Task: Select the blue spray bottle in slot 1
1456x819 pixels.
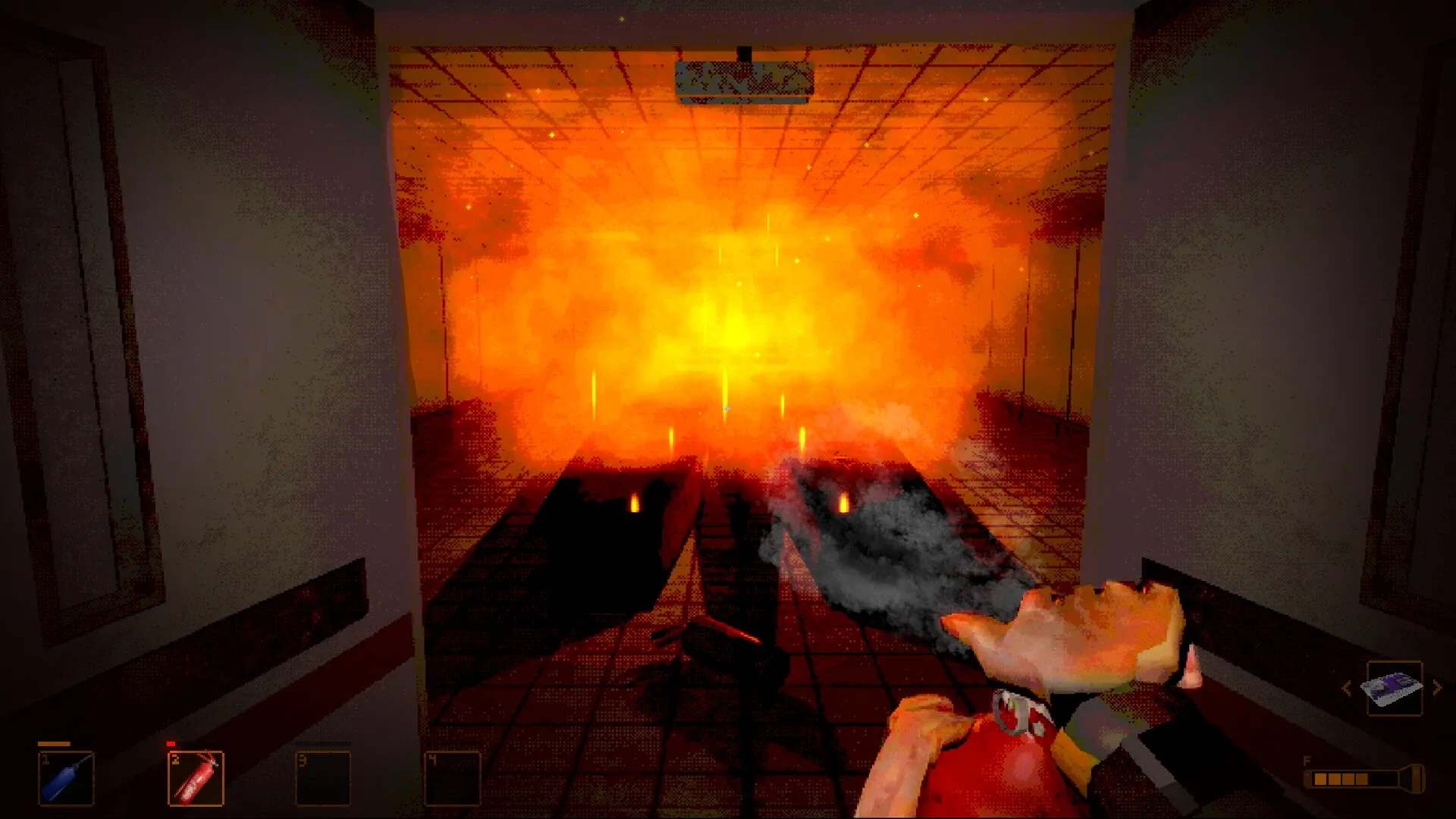Action: click(x=64, y=777)
